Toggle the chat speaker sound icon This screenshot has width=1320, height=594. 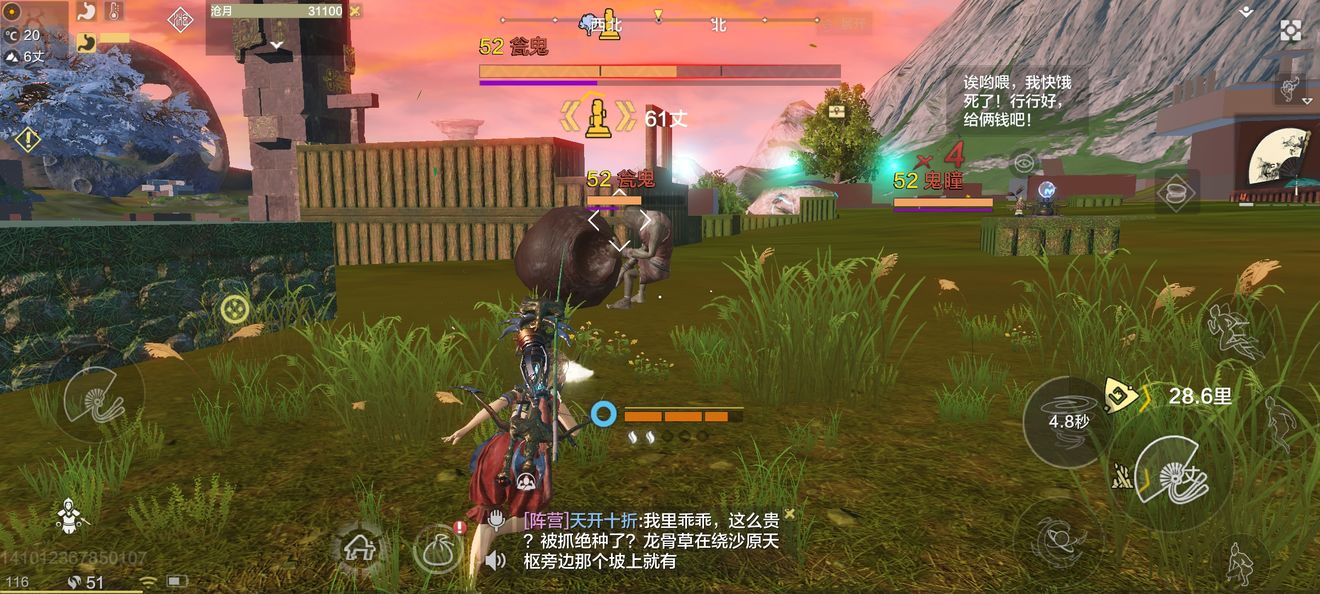[x=495, y=560]
